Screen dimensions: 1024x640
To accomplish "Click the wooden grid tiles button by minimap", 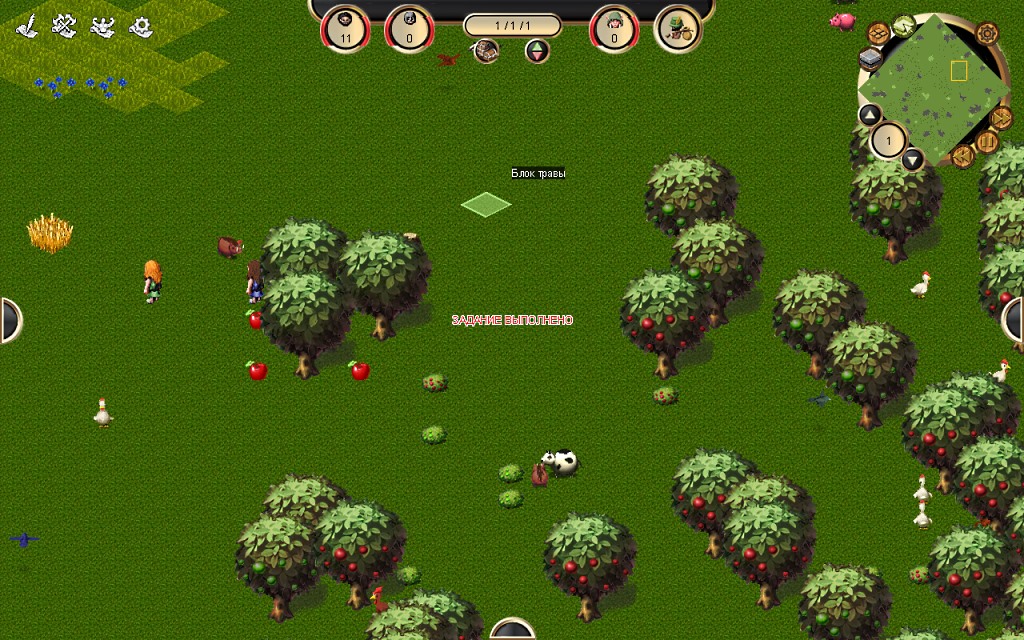I will (879, 34).
